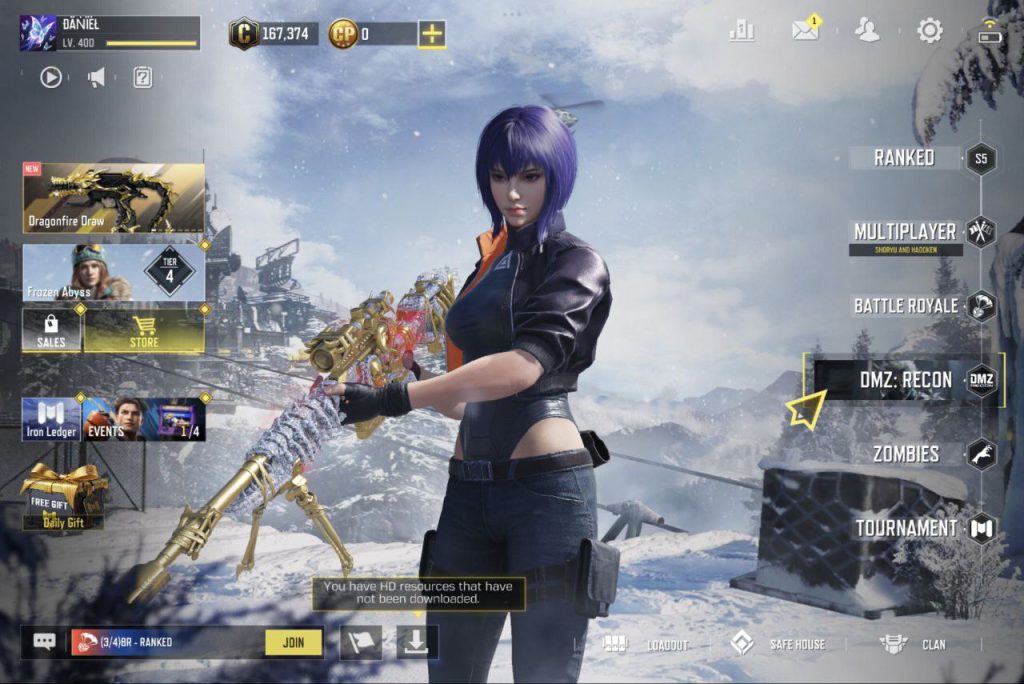Open Daniel's player profile

[108, 33]
